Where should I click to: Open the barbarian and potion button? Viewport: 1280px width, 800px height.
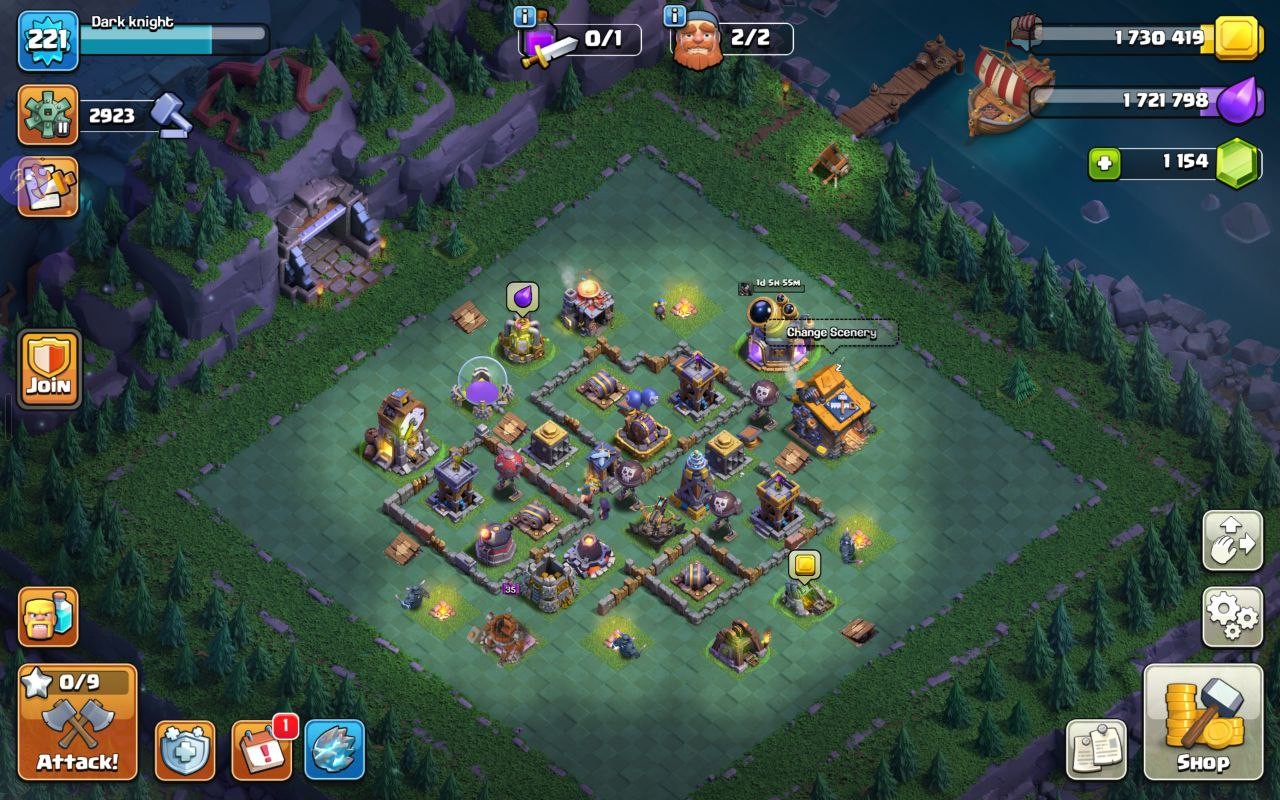point(48,617)
